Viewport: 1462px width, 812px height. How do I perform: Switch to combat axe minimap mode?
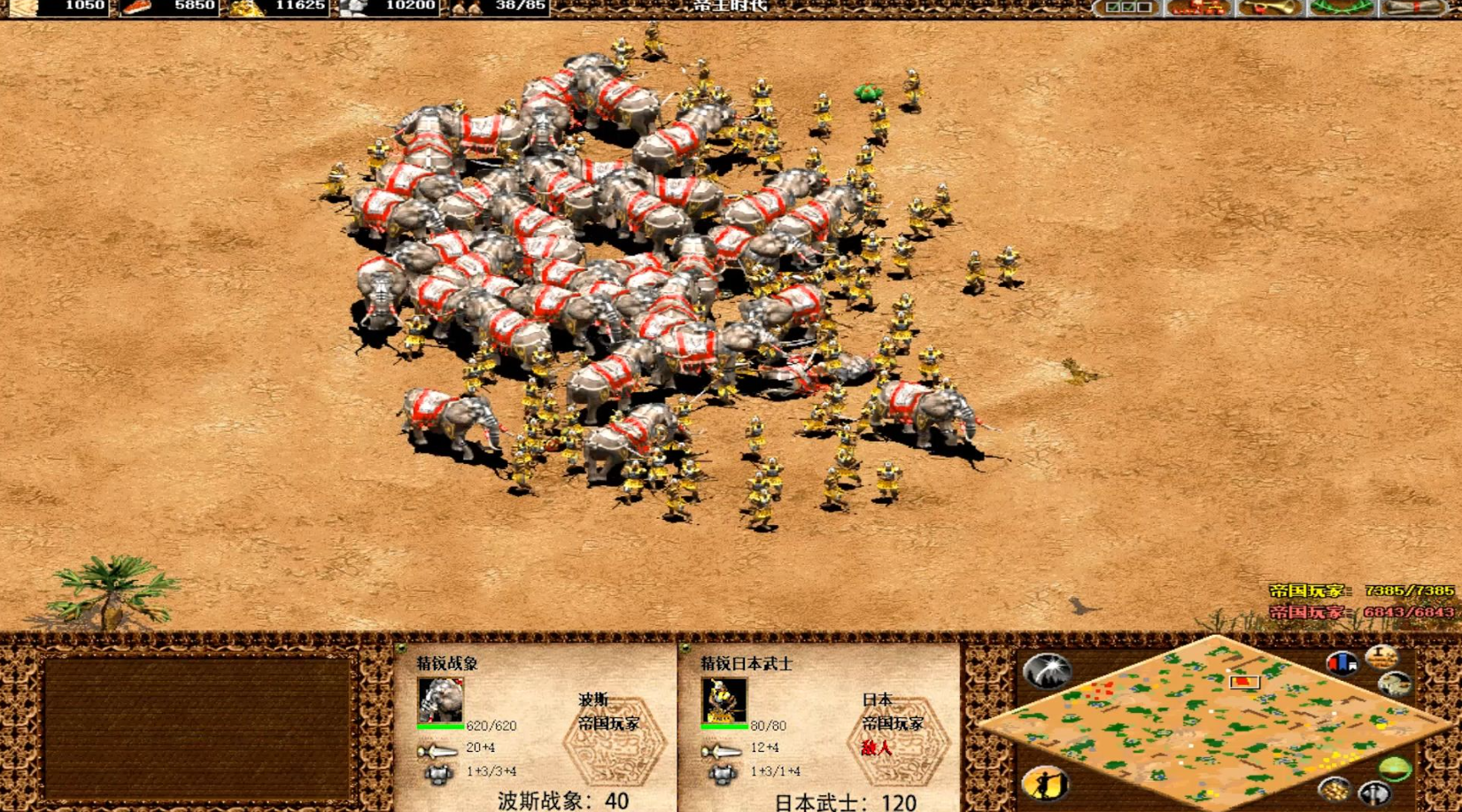[1374, 793]
